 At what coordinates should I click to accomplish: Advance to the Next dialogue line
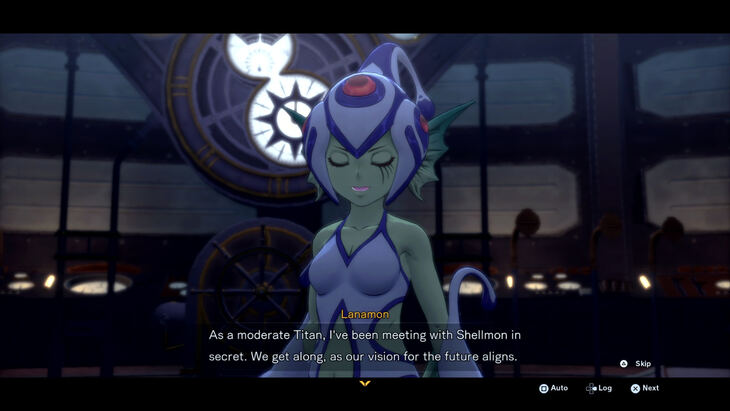tap(645, 388)
